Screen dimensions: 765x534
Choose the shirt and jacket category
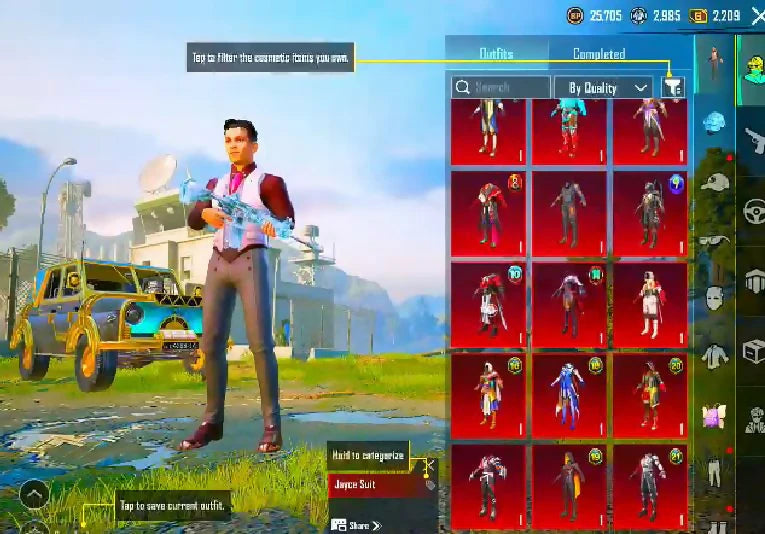tap(712, 354)
